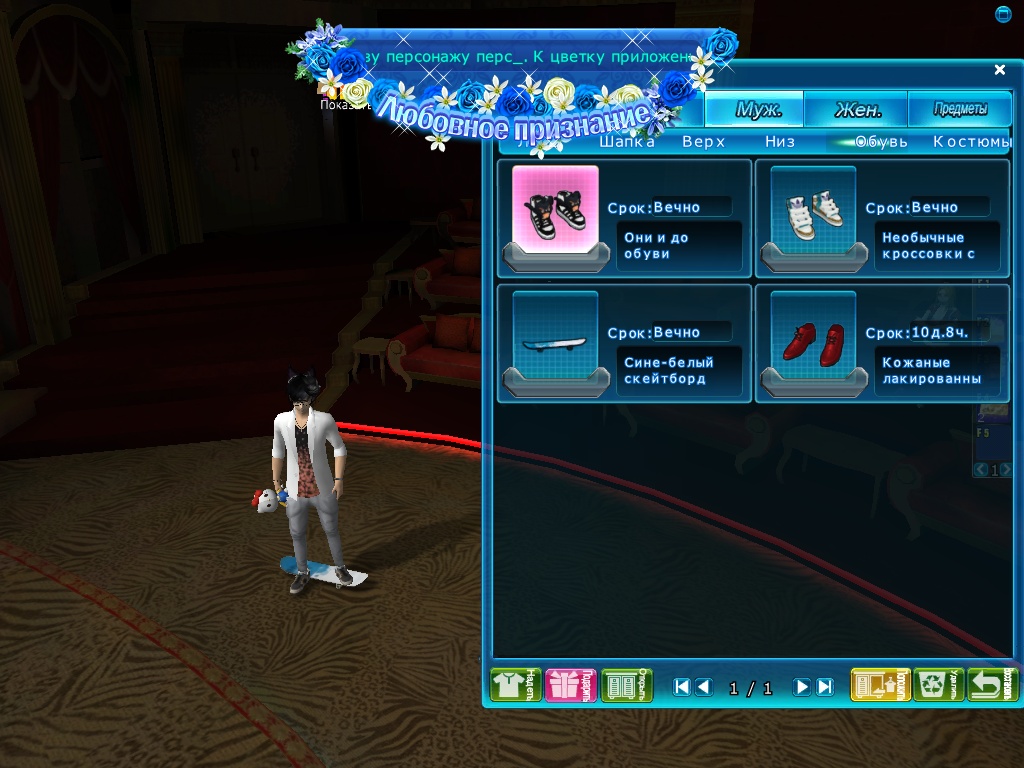Open the Предметы tab
Image resolution: width=1024 pixels, height=768 pixels.
pyautogui.click(x=960, y=110)
